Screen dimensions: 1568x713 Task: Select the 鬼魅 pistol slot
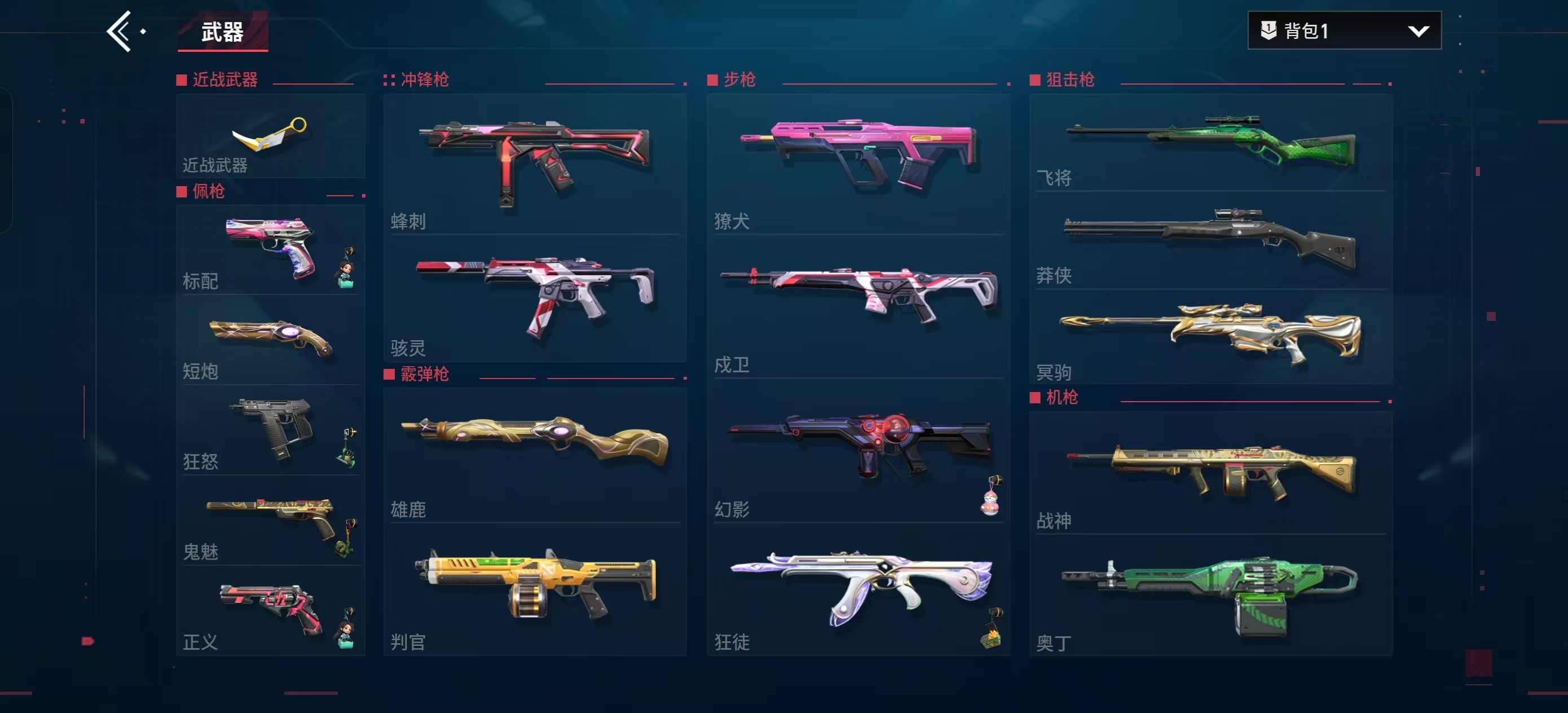(270, 521)
